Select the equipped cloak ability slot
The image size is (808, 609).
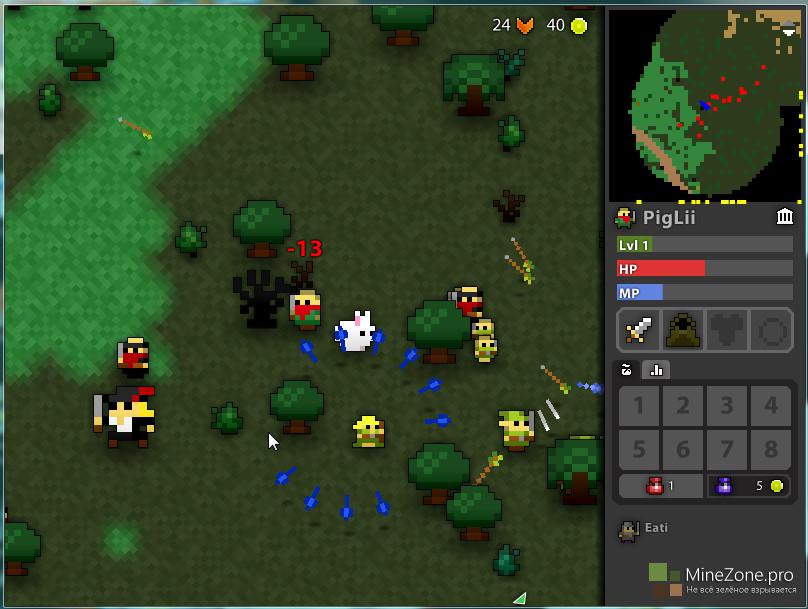pos(683,329)
